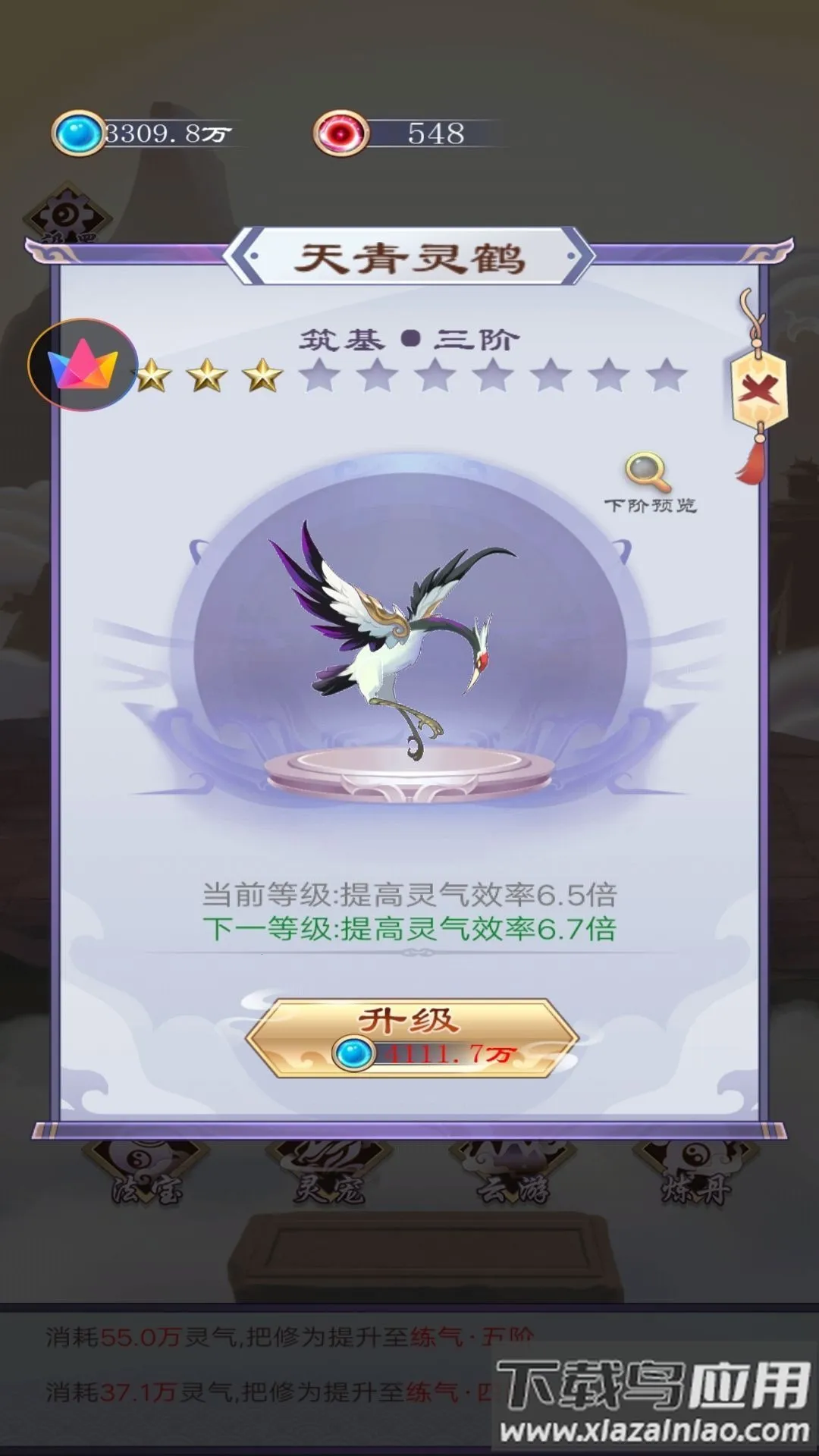The image size is (819, 1456).
Task: Click the 升级 upgrade button
Action: (410, 1037)
